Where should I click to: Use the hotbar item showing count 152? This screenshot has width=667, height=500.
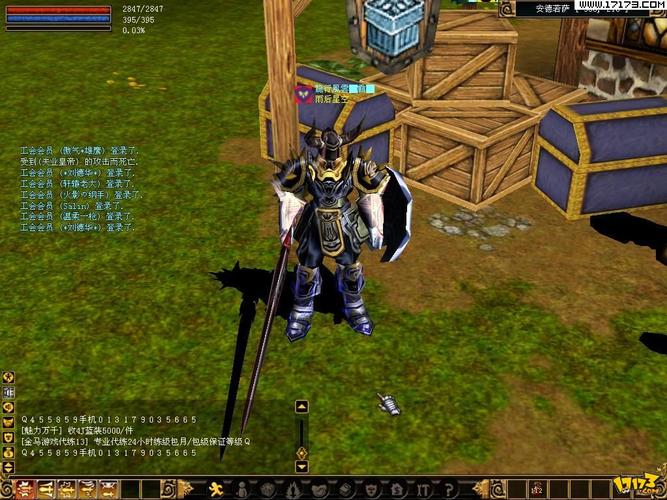(x=536, y=489)
